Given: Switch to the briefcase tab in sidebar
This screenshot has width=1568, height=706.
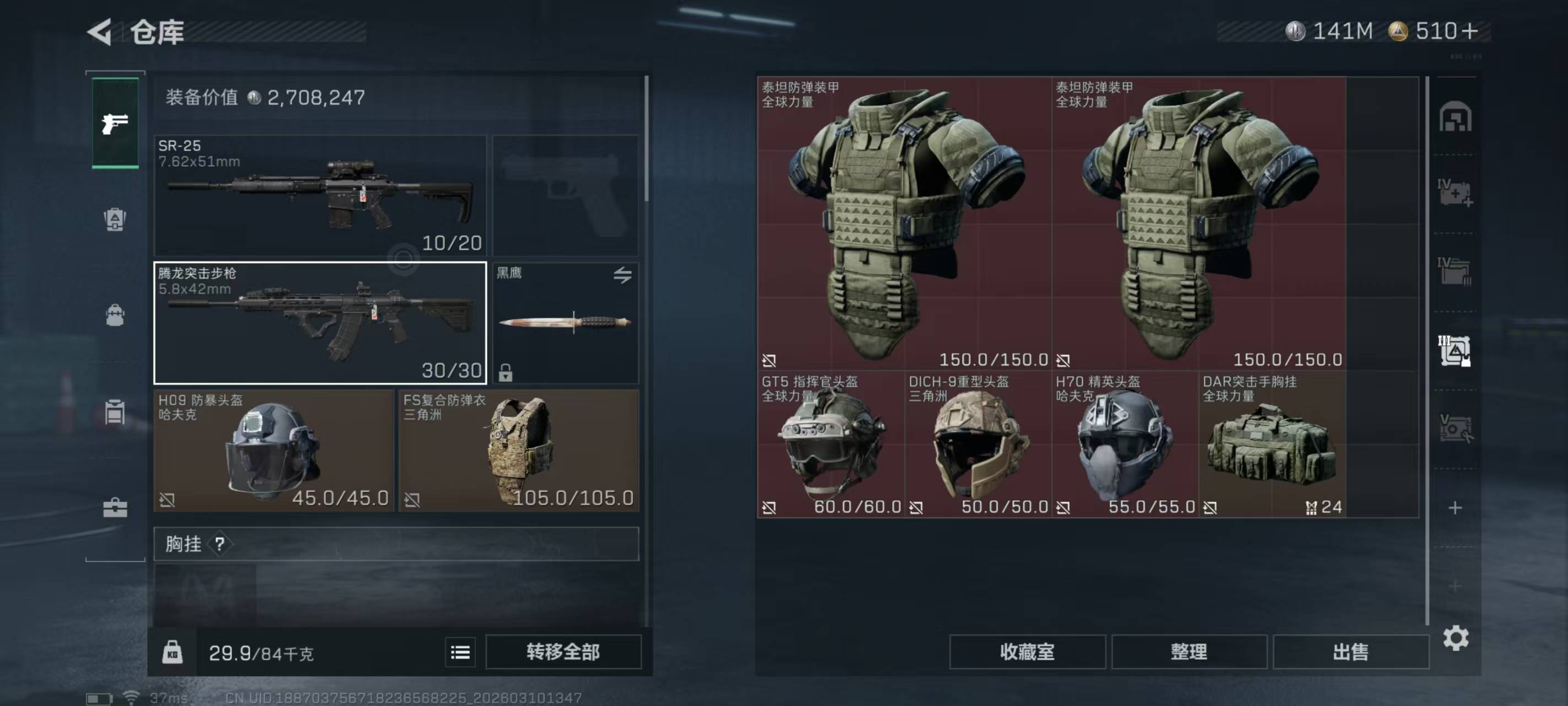Looking at the screenshot, I should pyautogui.click(x=115, y=507).
